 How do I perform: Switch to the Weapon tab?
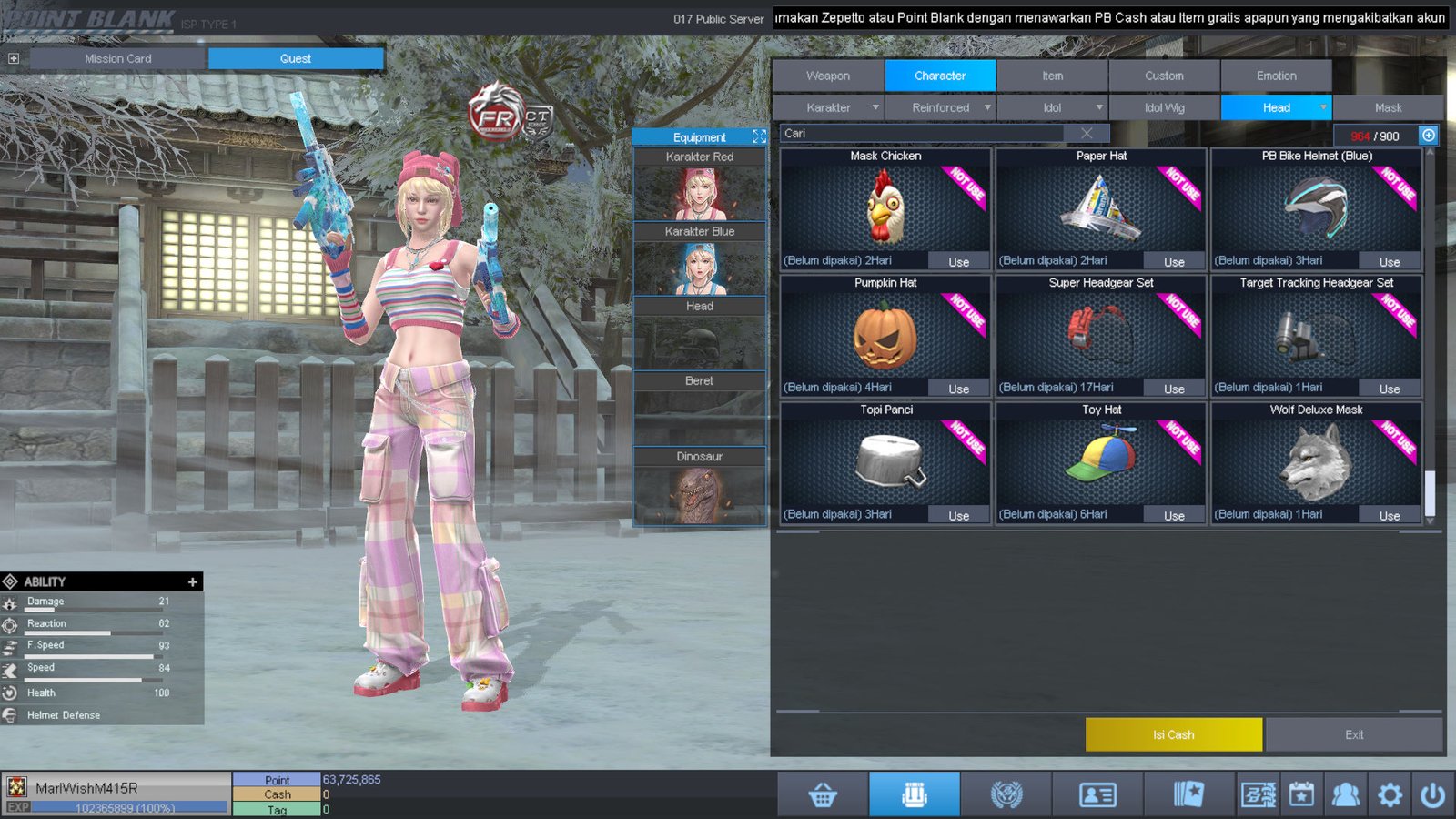pos(828,76)
